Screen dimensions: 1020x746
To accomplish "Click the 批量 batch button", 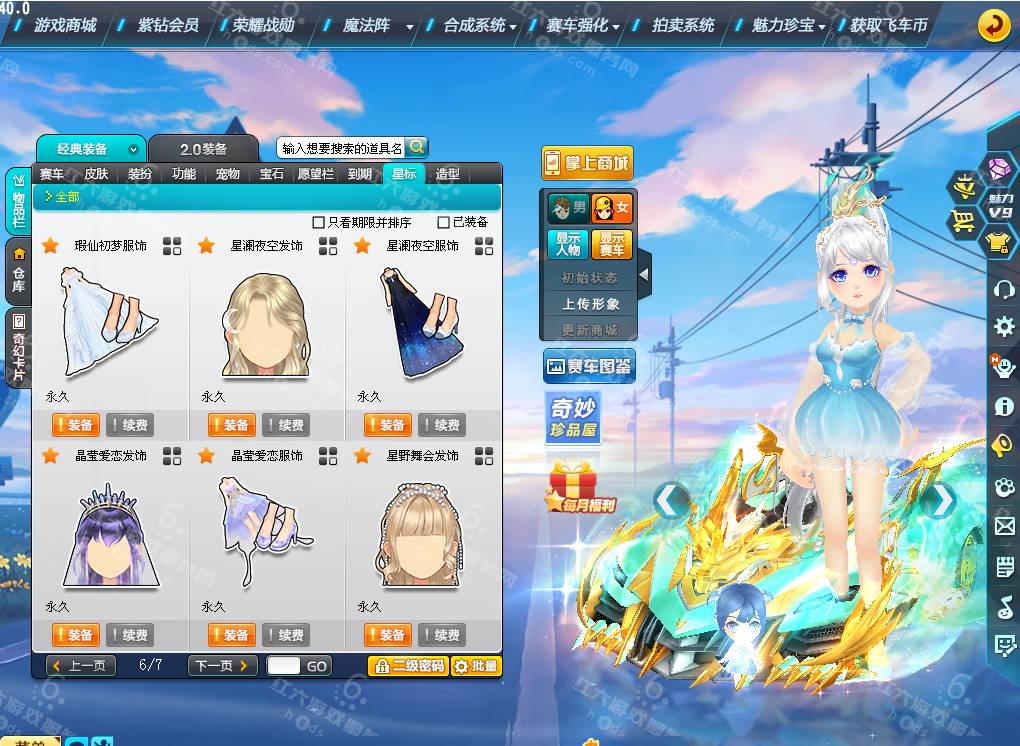I will point(476,665).
